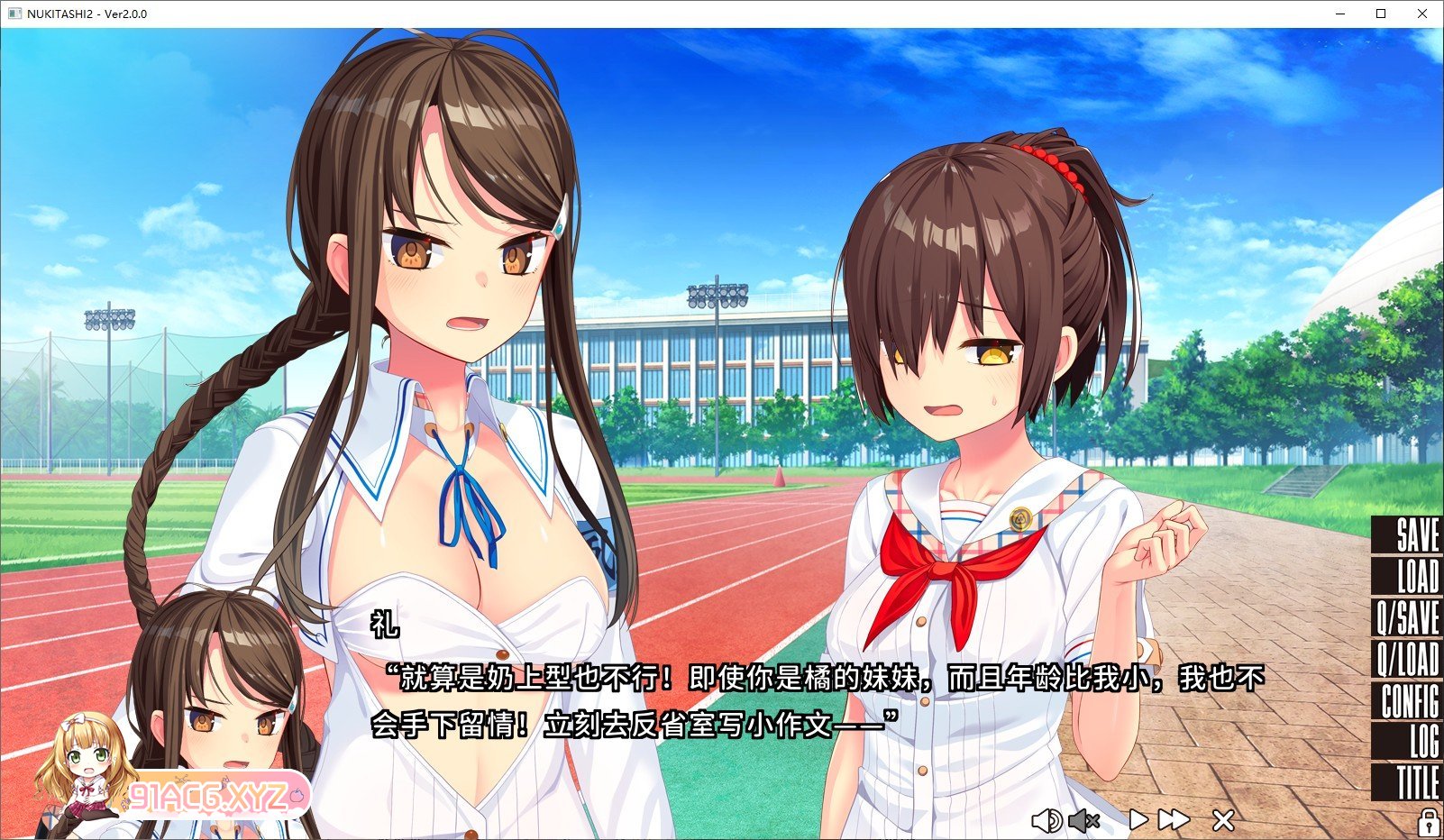Activate skip with the double arrow

[1174, 819]
